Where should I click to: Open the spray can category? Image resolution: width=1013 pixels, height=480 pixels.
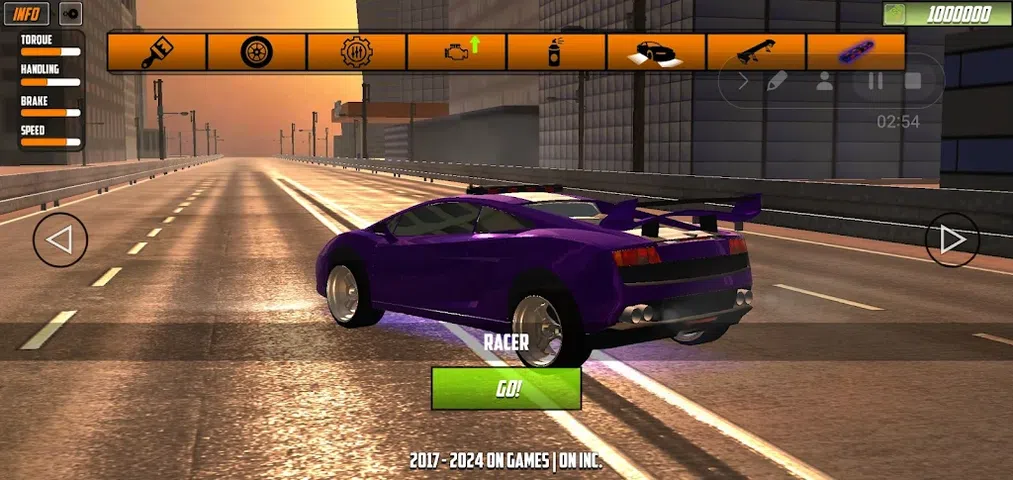click(x=556, y=52)
